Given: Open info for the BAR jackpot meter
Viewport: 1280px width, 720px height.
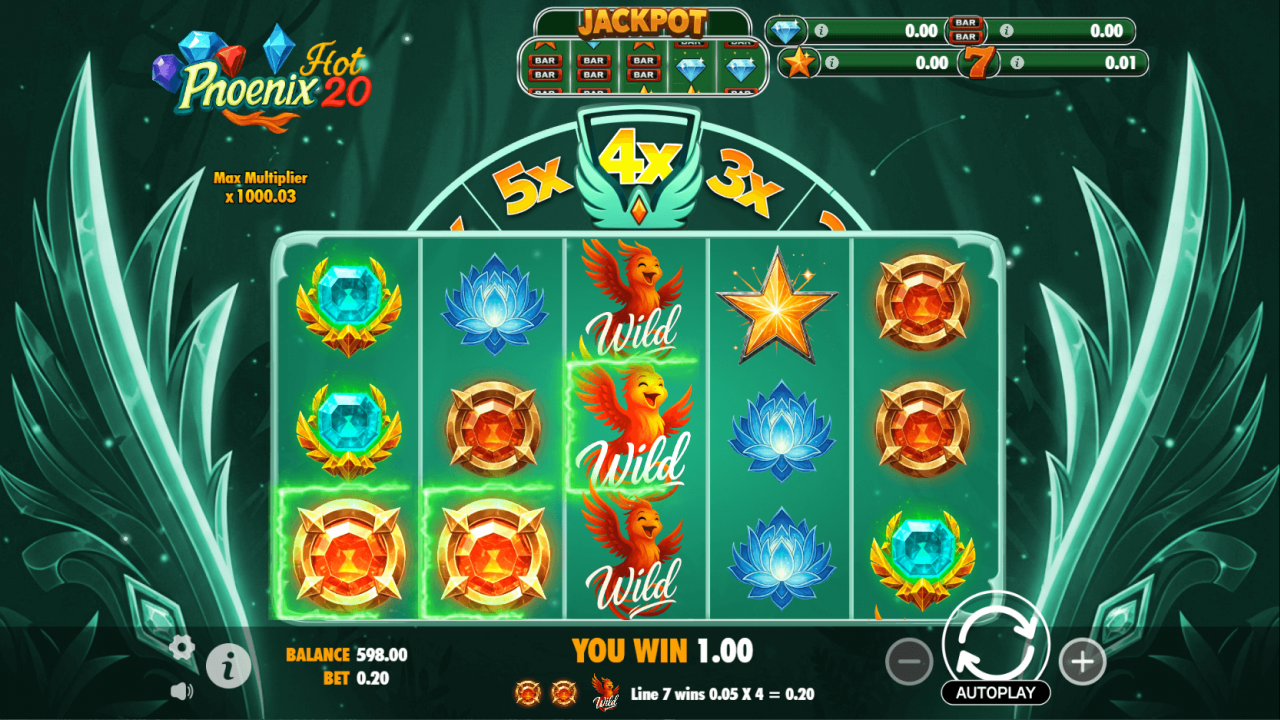Looking at the screenshot, I should coord(1005,31).
